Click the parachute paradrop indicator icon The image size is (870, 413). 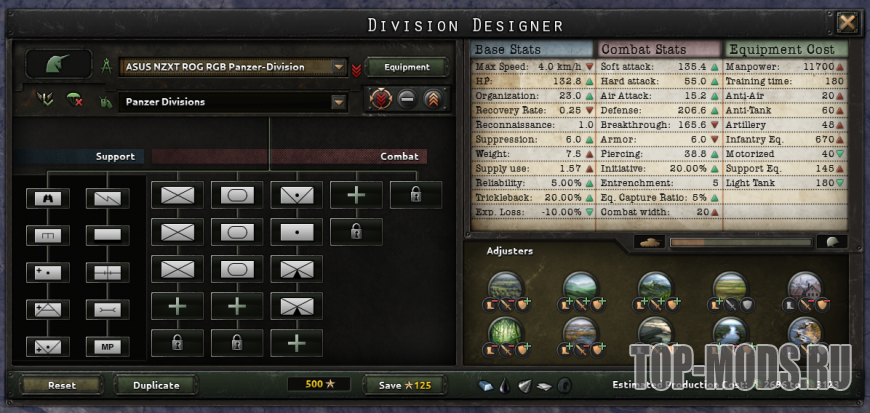pos(73,99)
